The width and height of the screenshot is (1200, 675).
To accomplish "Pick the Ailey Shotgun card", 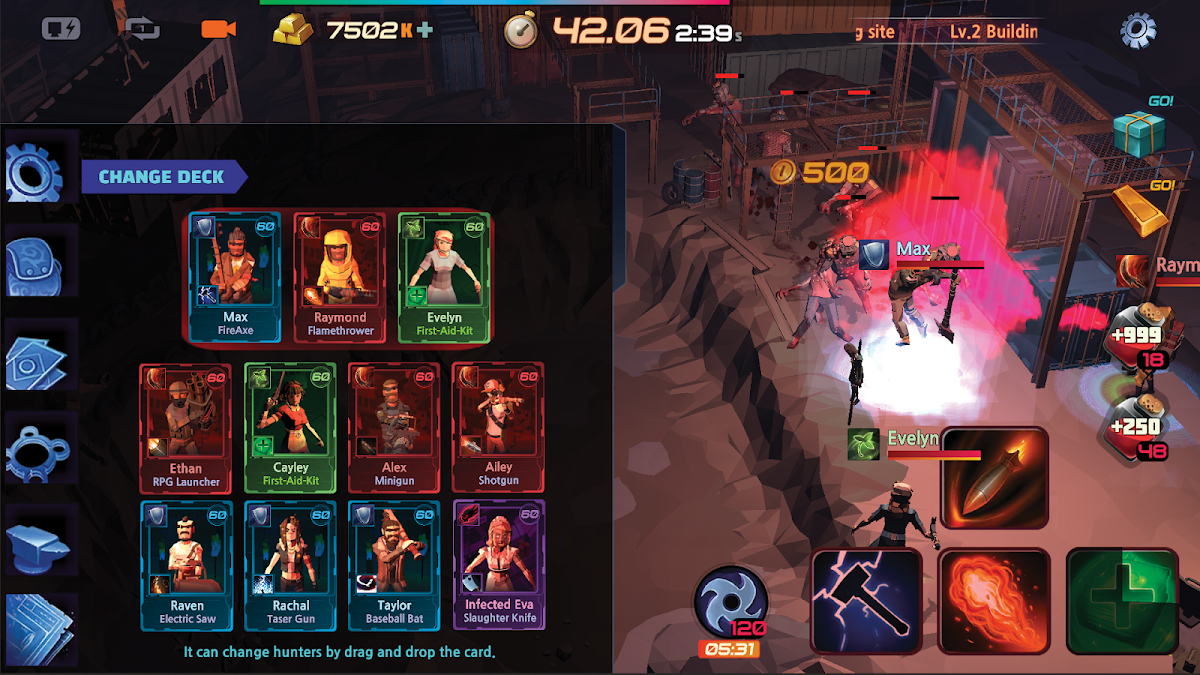I will click(x=498, y=426).
